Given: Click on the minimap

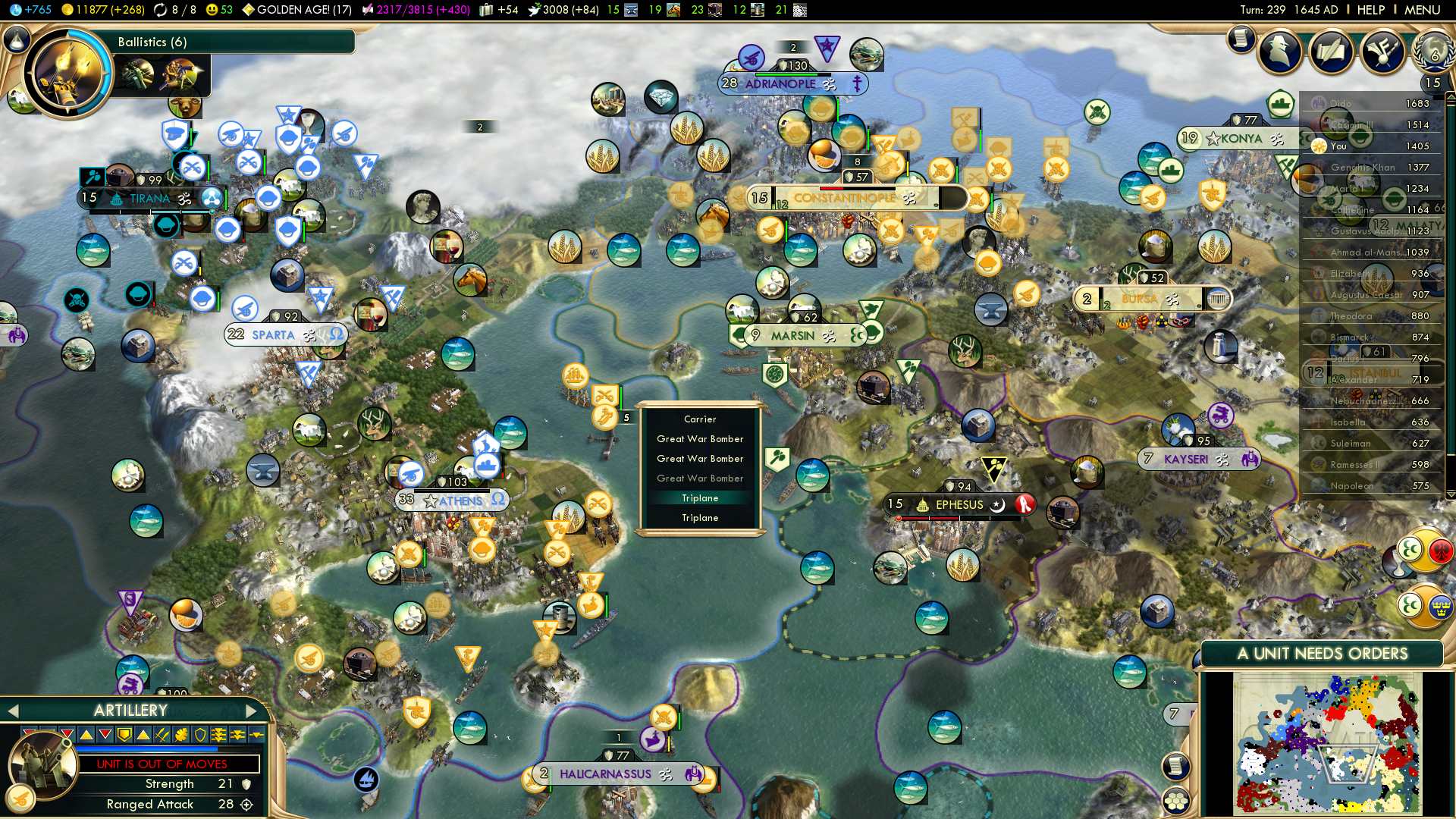Looking at the screenshot, I should tap(1327, 745).
